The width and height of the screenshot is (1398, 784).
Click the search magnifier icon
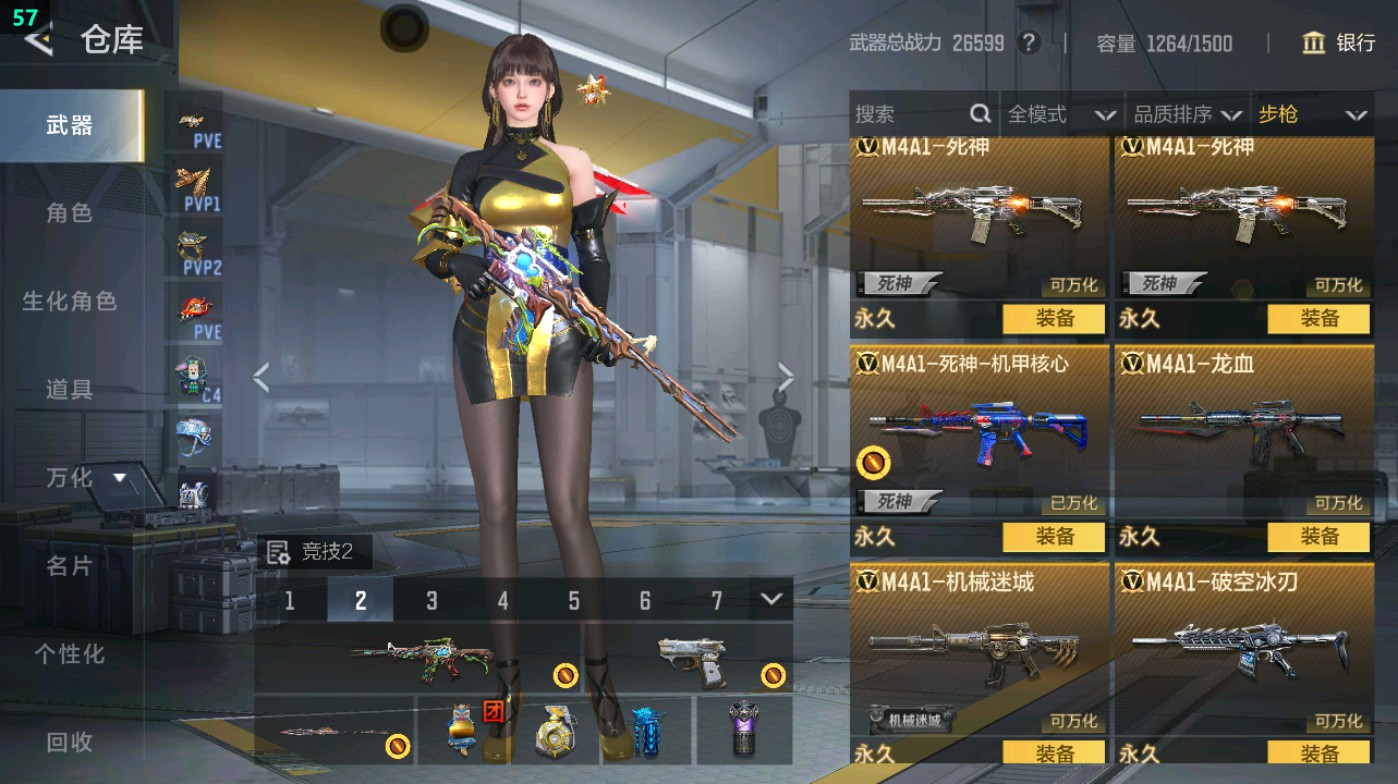(978, 114)
